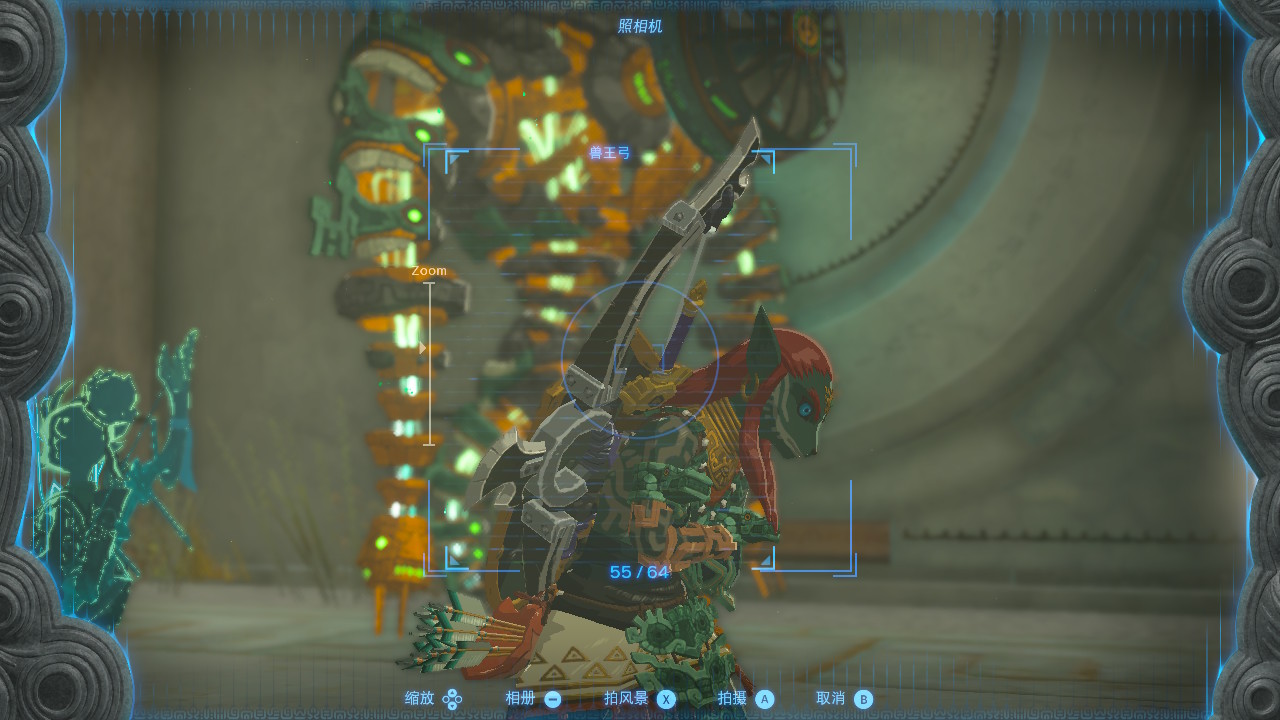The height and width of the screenshot is (720, 1280).
Task: Click the vertical Zoom slider
Action: tap(429, 363)
